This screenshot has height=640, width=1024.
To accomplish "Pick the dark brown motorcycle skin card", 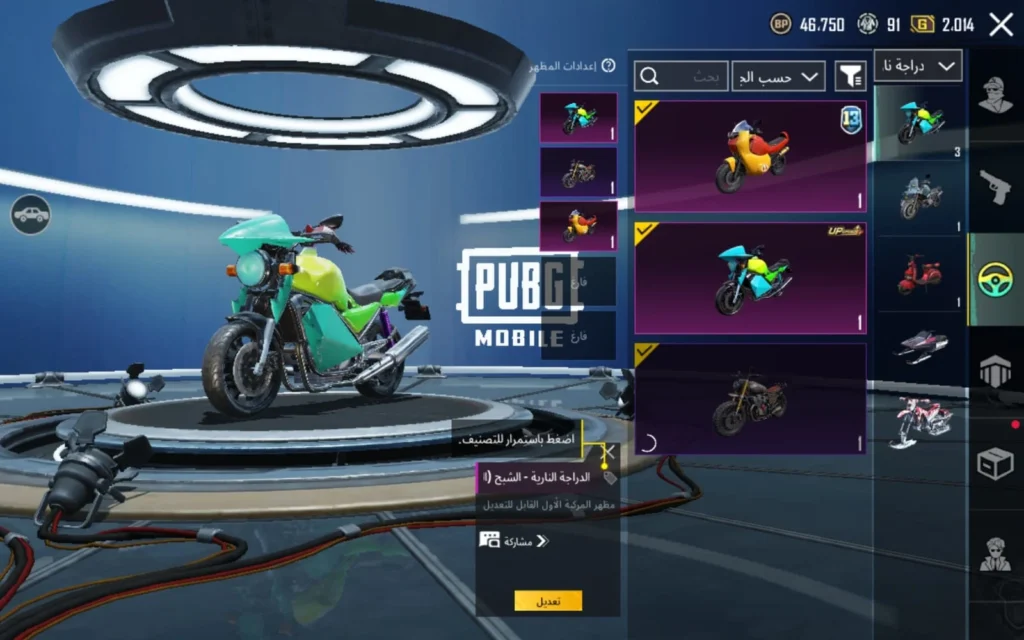I will point(750,399).
